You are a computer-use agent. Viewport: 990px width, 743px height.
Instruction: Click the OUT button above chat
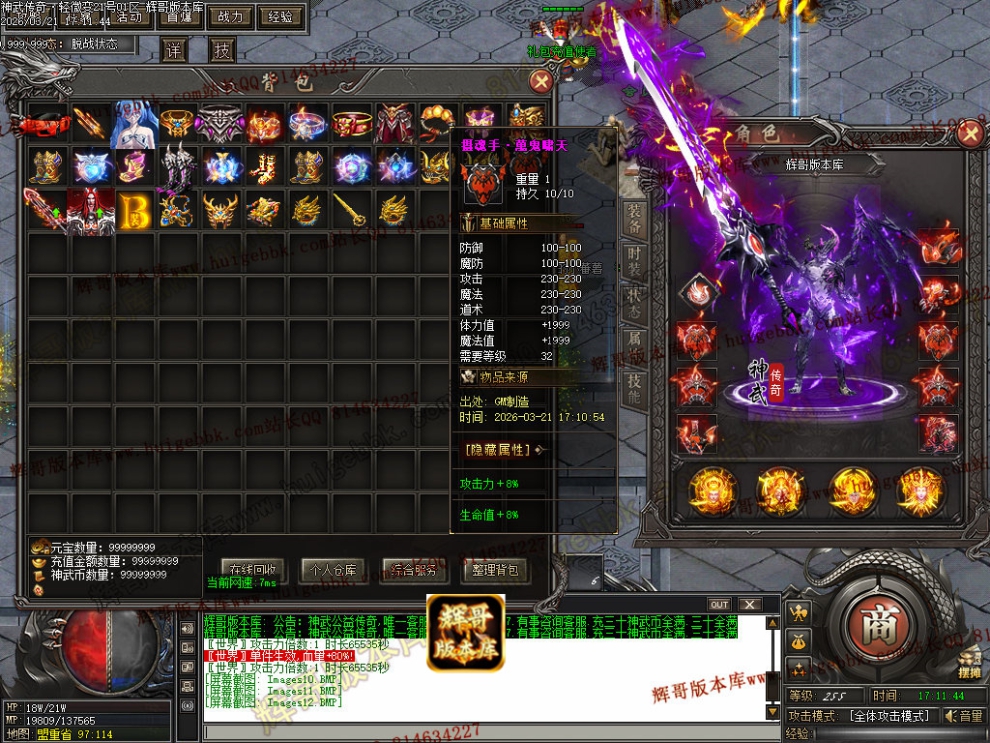[x=719, y=605]
